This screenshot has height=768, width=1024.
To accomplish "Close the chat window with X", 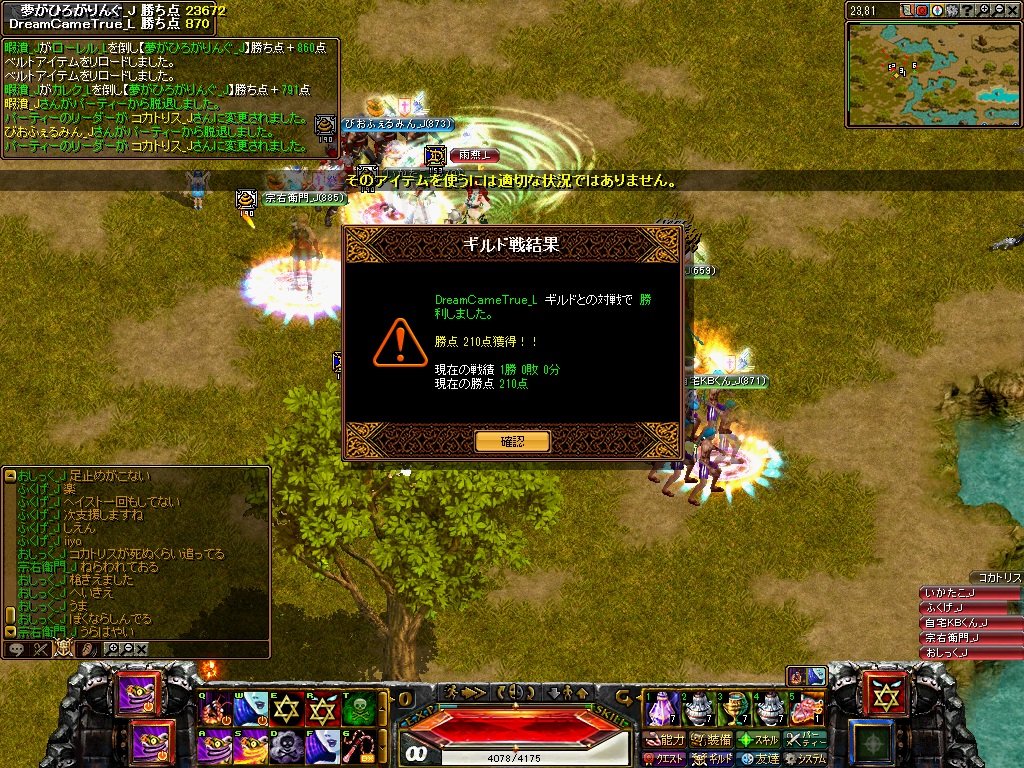I will point(142,649).
